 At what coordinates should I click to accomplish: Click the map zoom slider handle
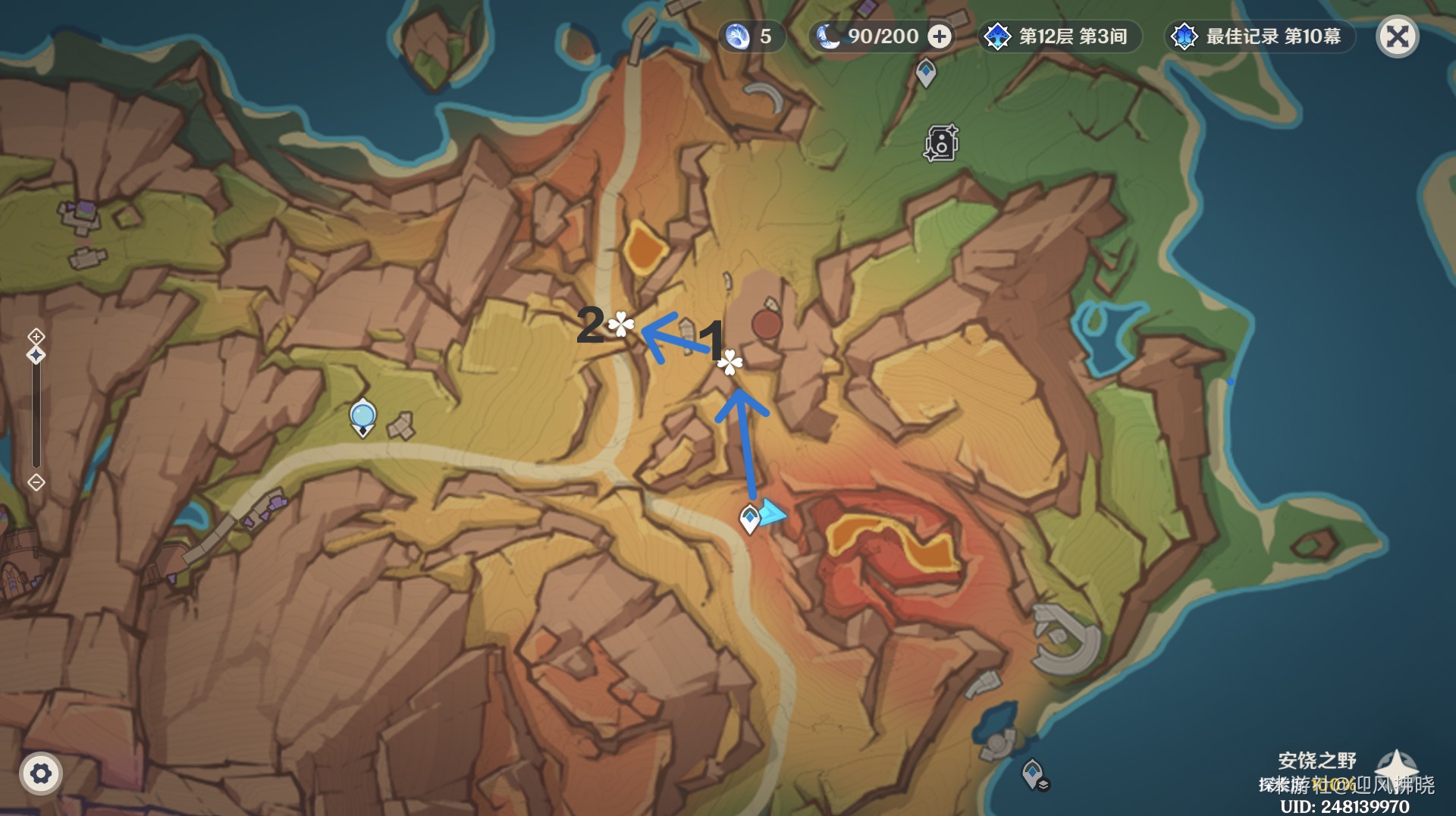pos(36,355)
